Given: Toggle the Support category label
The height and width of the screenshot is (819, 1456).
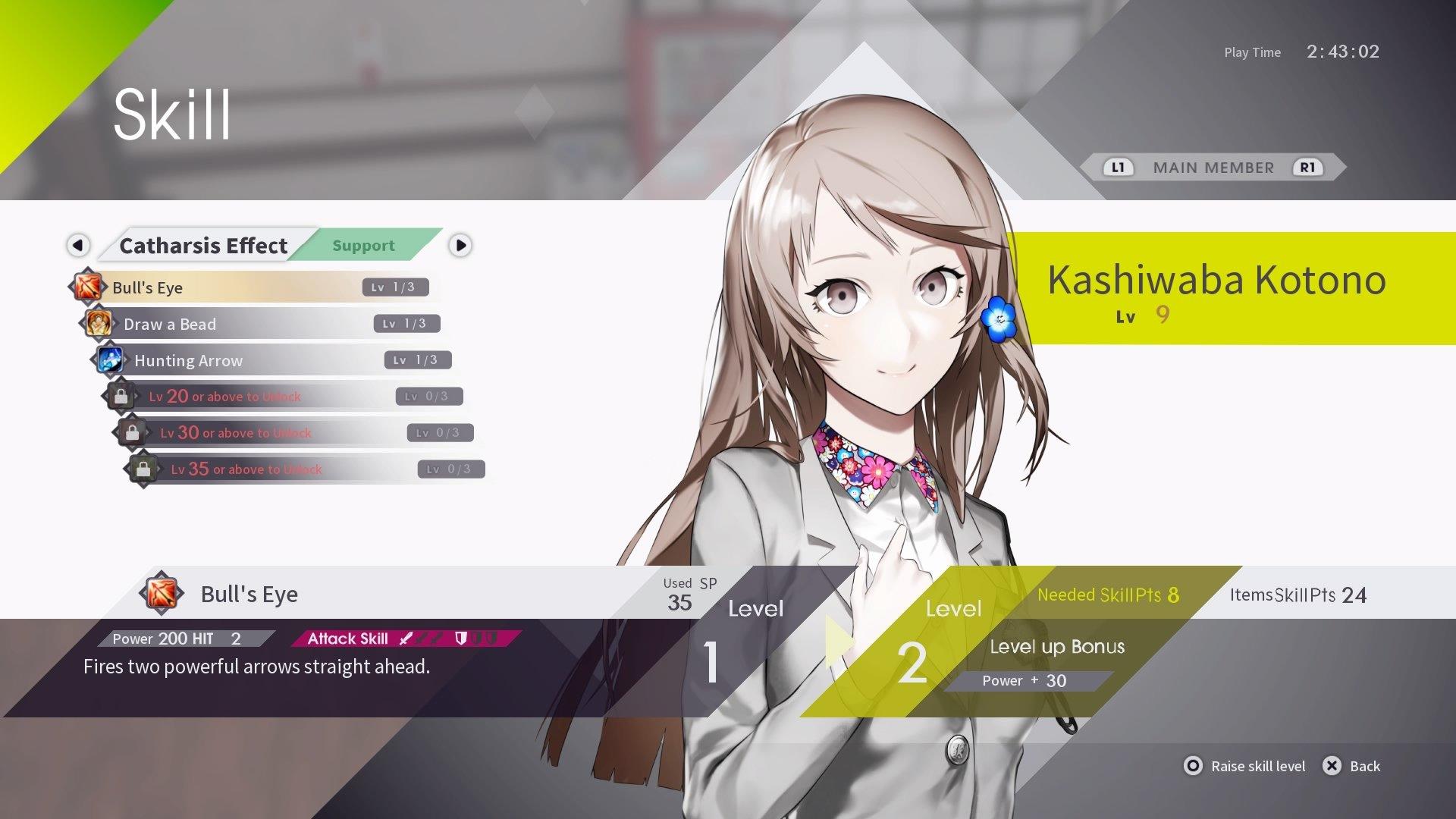Looking at the screenshot, I should click(363, 245).
